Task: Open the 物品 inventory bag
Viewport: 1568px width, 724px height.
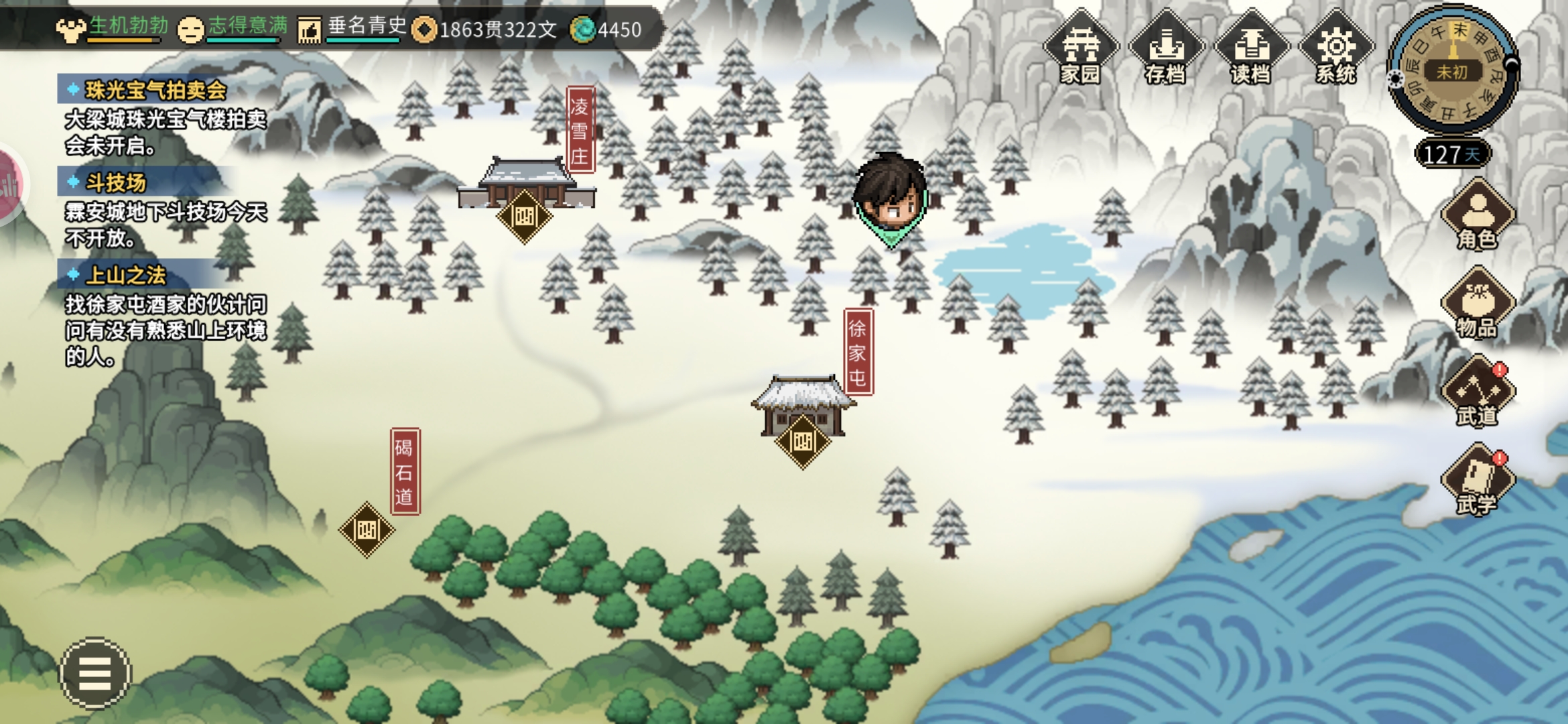Action: coord(1478,303)
